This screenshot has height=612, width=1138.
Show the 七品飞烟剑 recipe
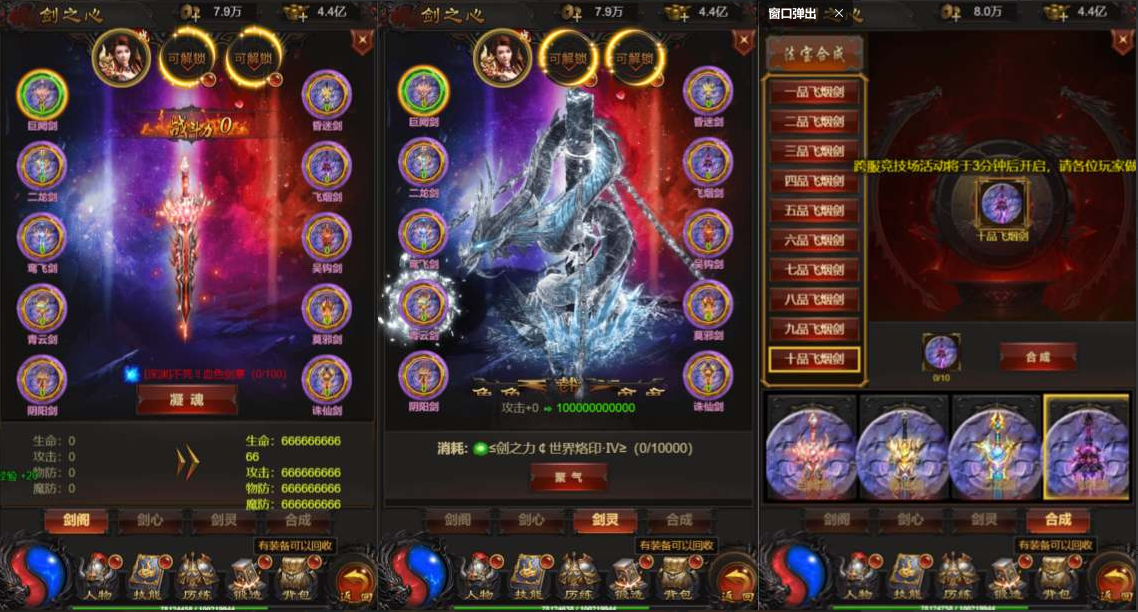point(814,270)
